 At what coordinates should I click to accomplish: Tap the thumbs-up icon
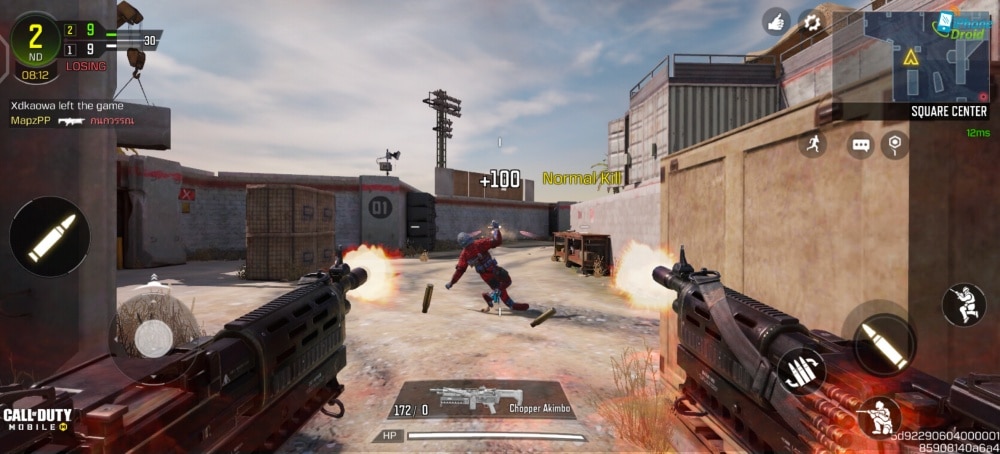coord(776,22)
